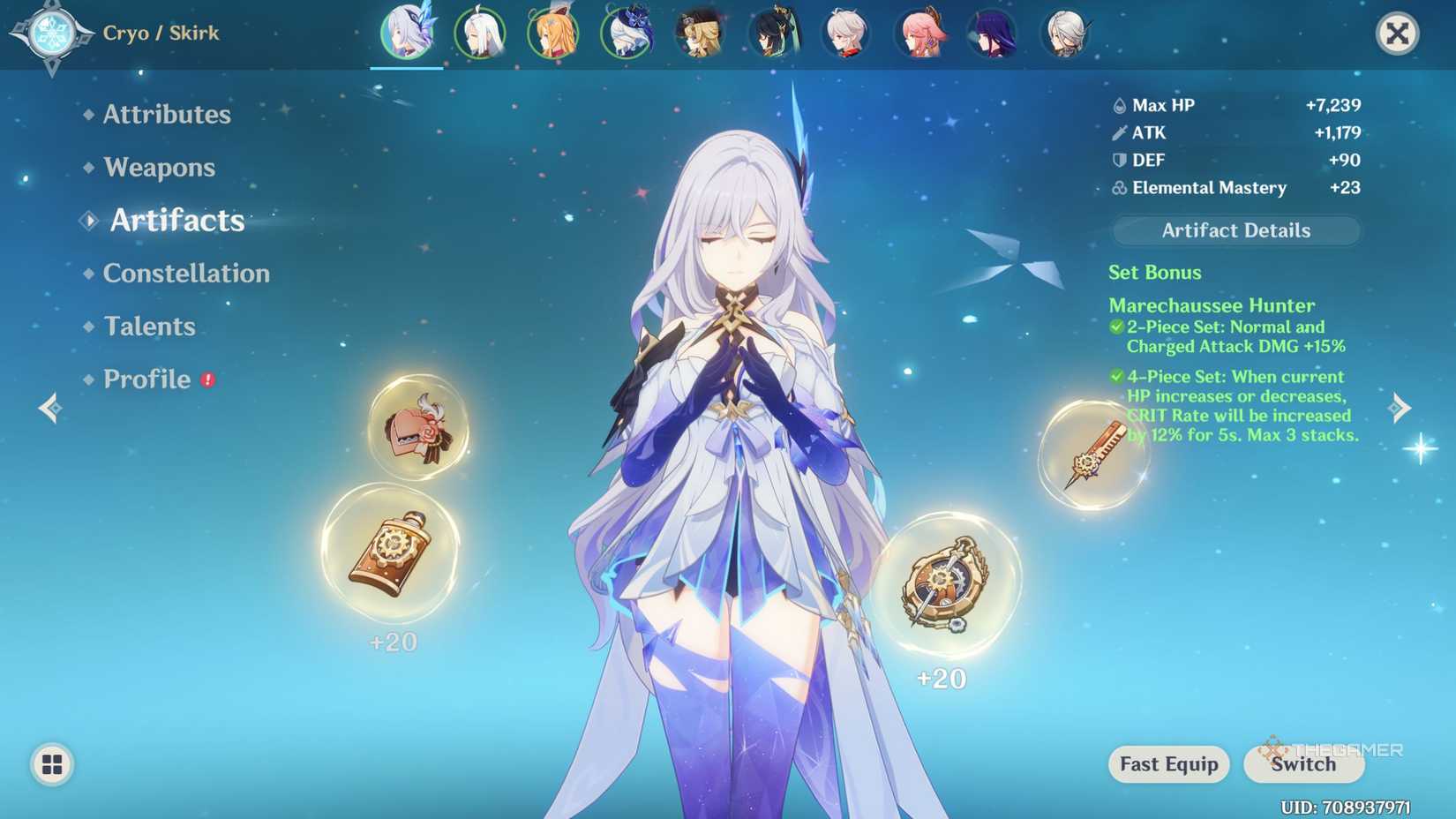Open the Attributes section
This screenshot has width=1456, height=819.
[165, 114]
